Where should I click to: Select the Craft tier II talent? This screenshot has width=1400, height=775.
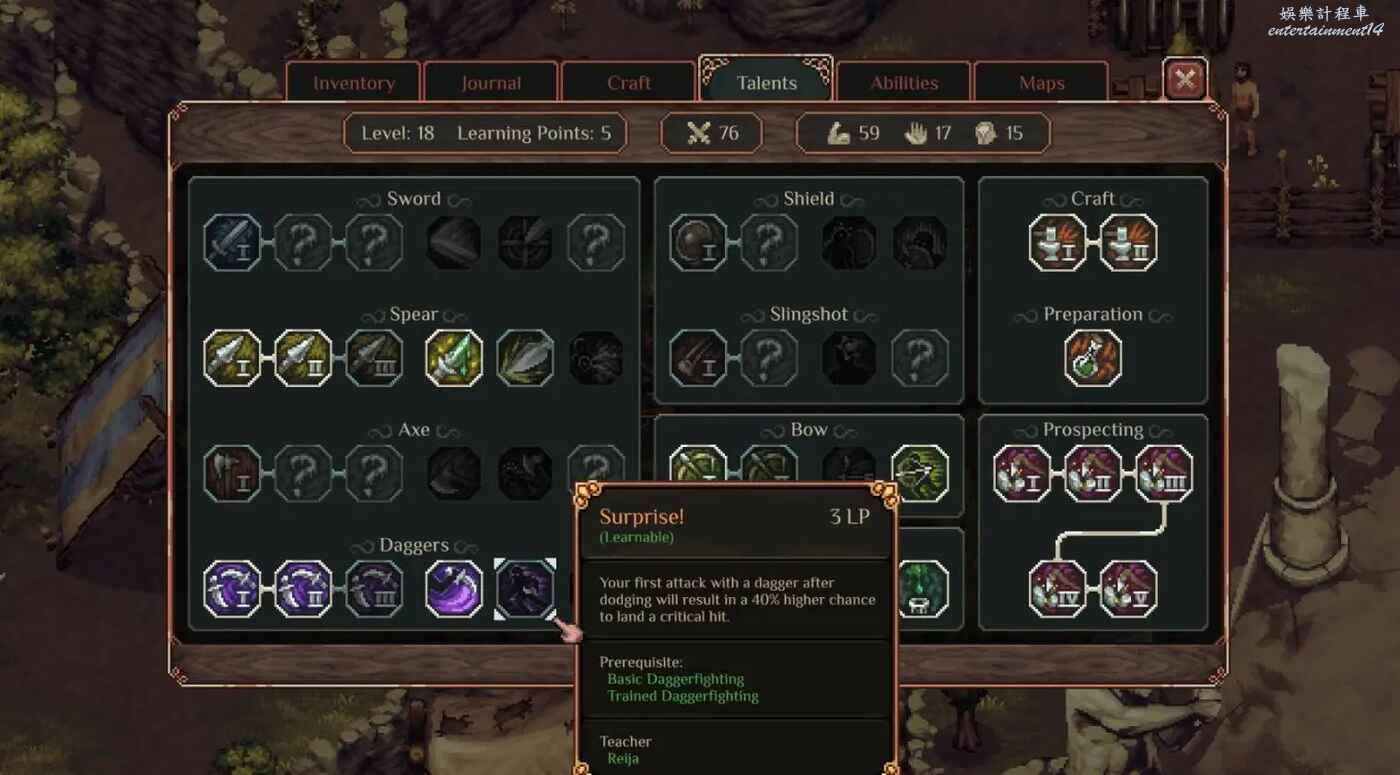click(1128, 242)
